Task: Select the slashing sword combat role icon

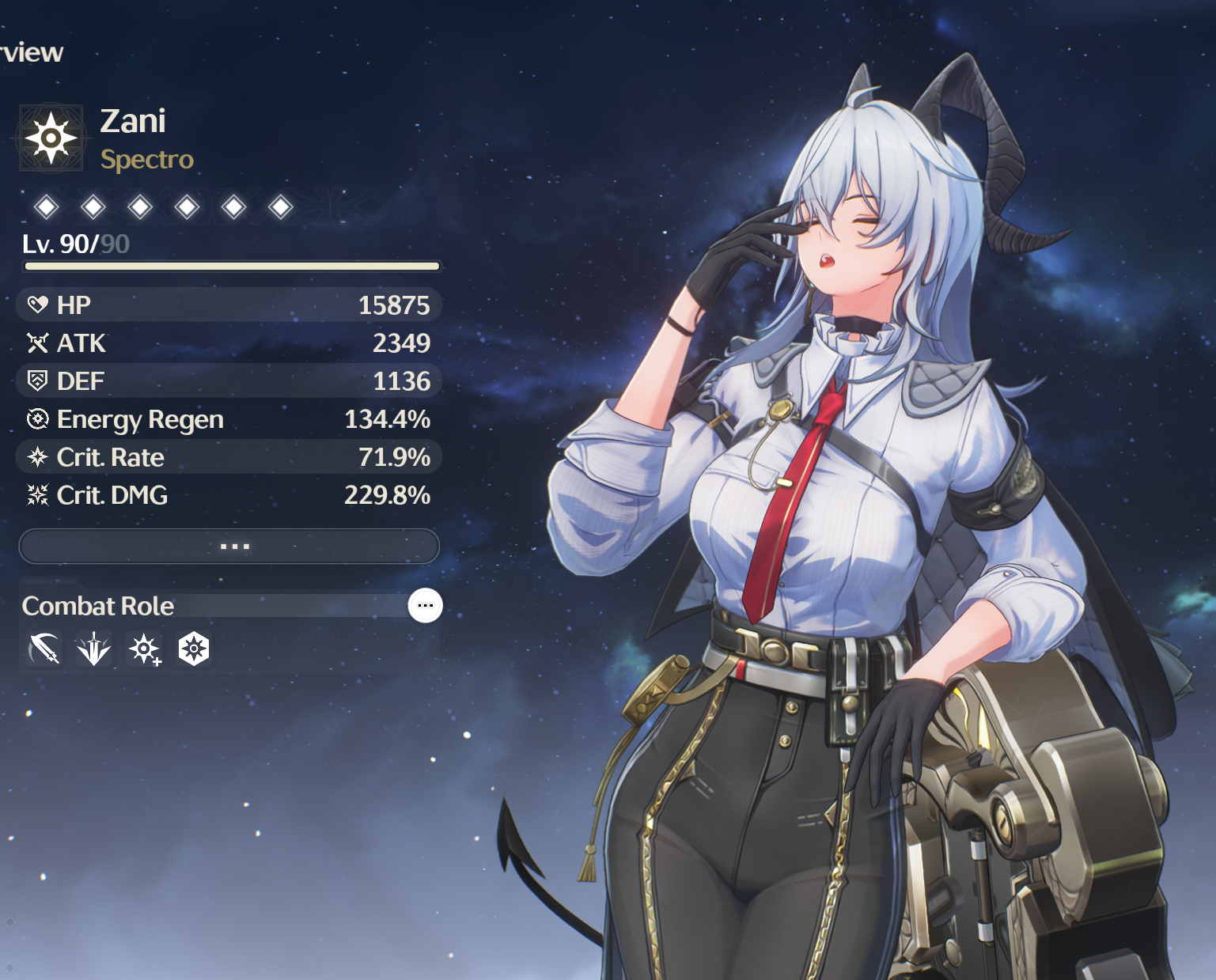Action: point(44,649)
